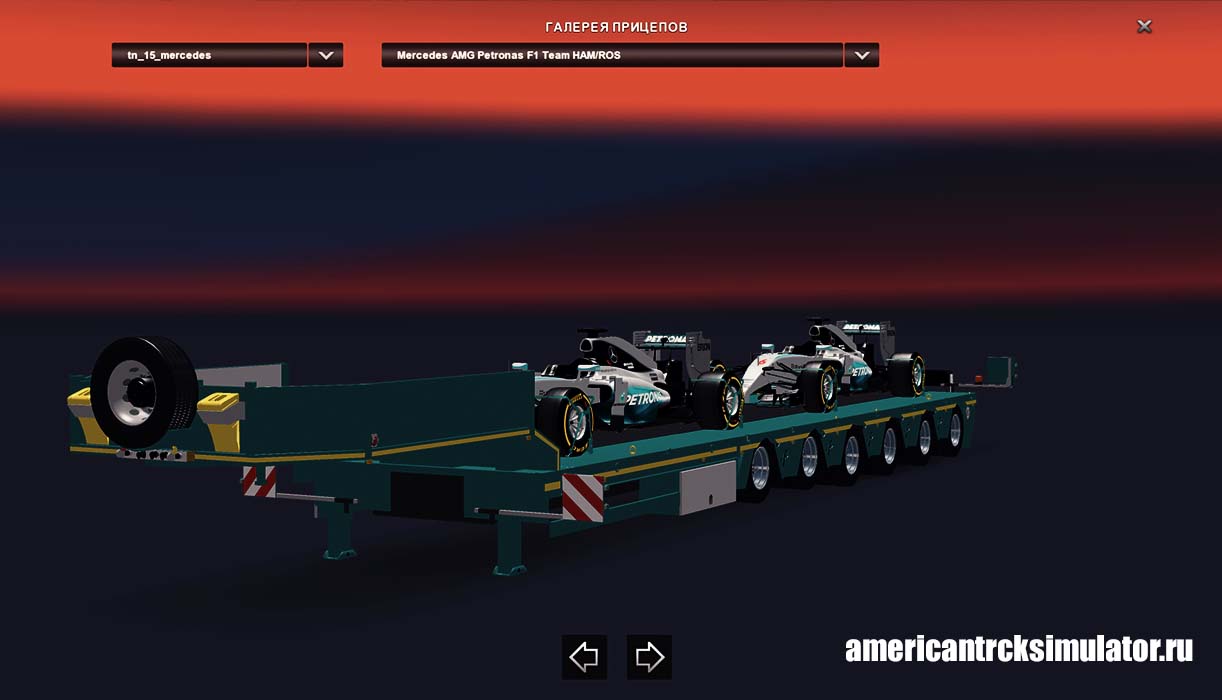
Task: Open the tn_15_mercedes trailer dropdown
Action: click(x=325, y=55)
